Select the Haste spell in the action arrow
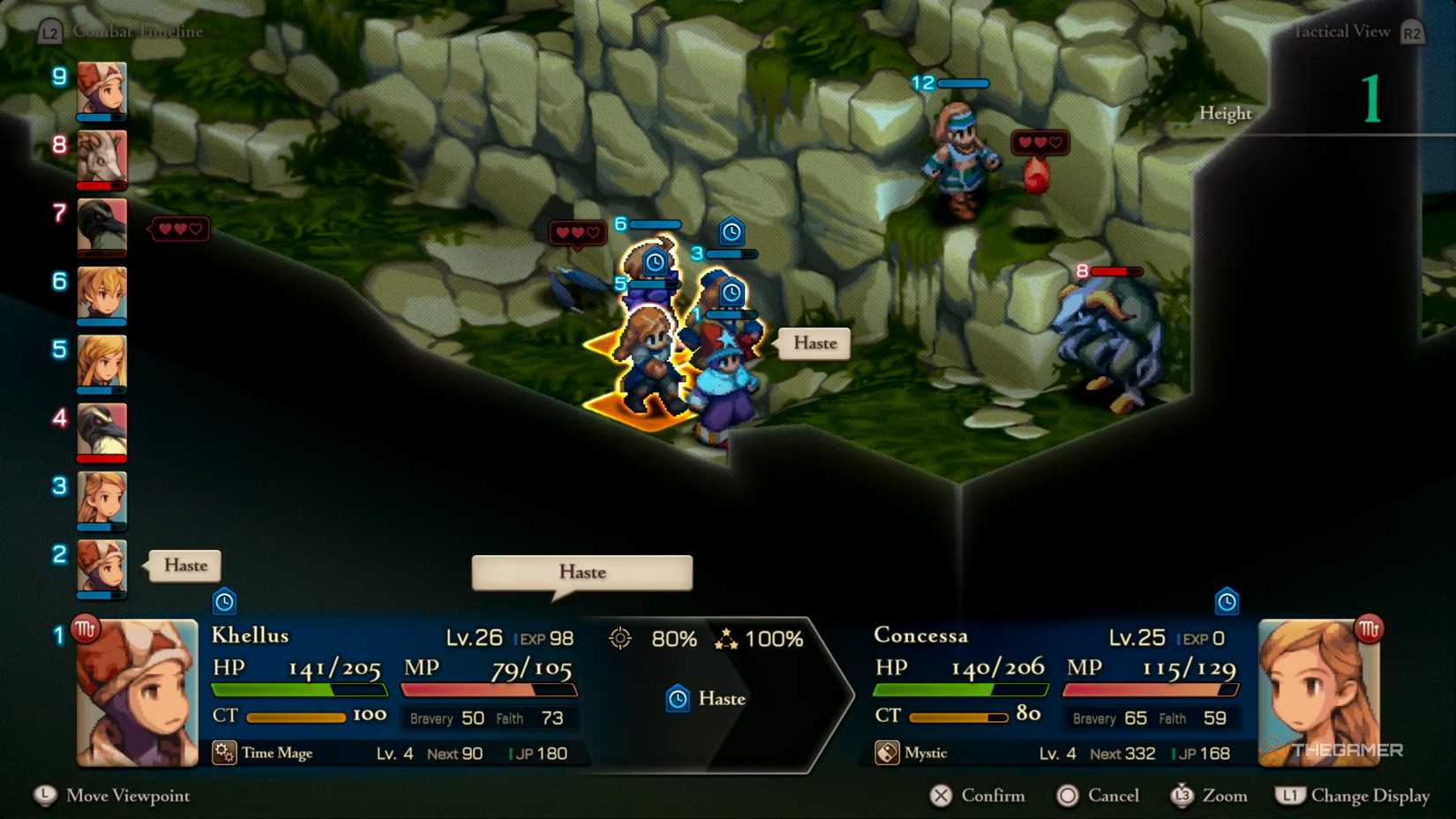The image size is (1456, 819). click(x=707, y=699)
